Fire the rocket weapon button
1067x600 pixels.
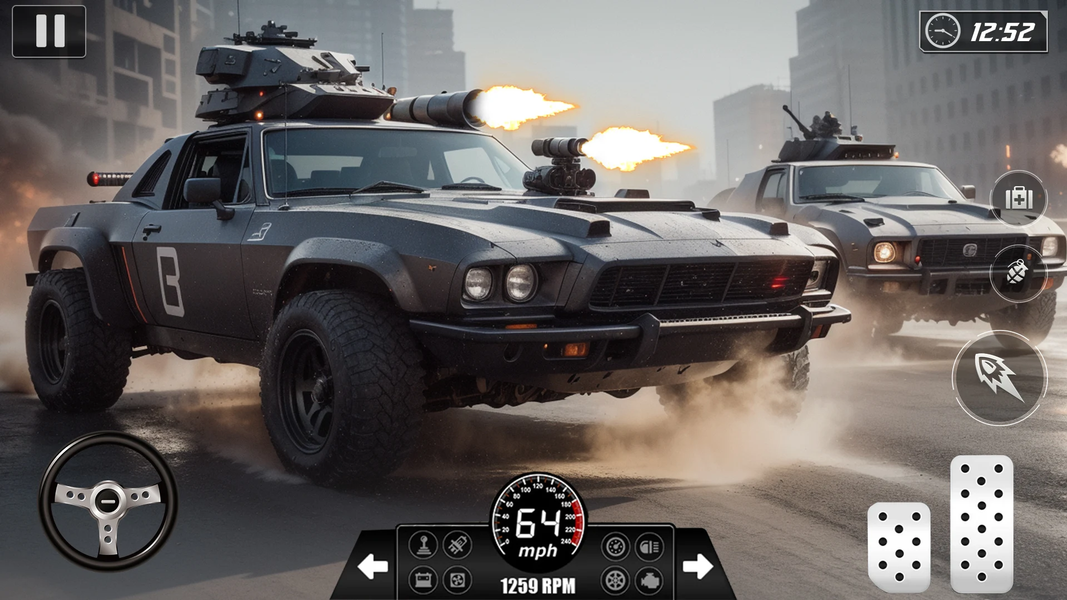click(999, 378)
